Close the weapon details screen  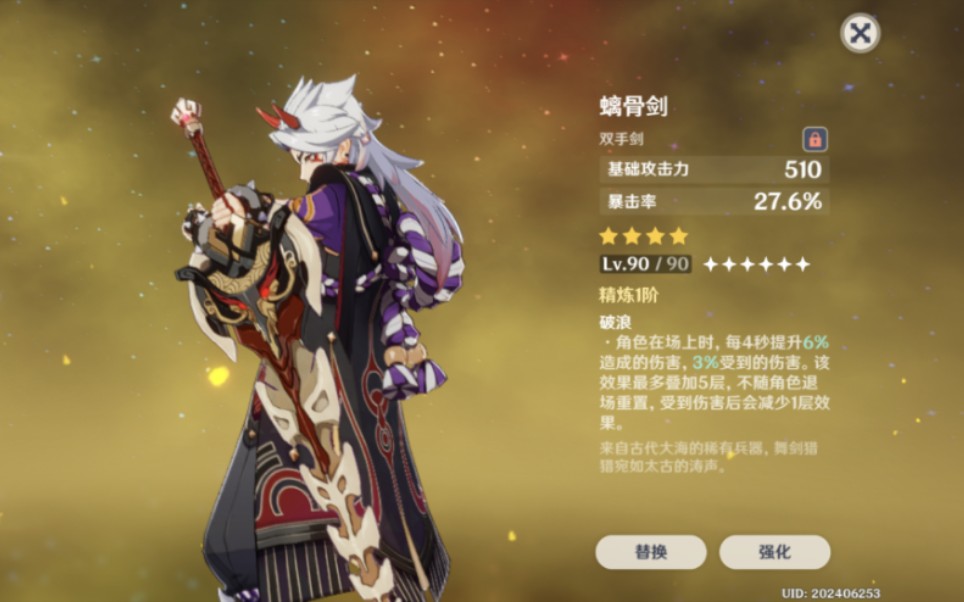pyautogui.click(x=859, y=34)
